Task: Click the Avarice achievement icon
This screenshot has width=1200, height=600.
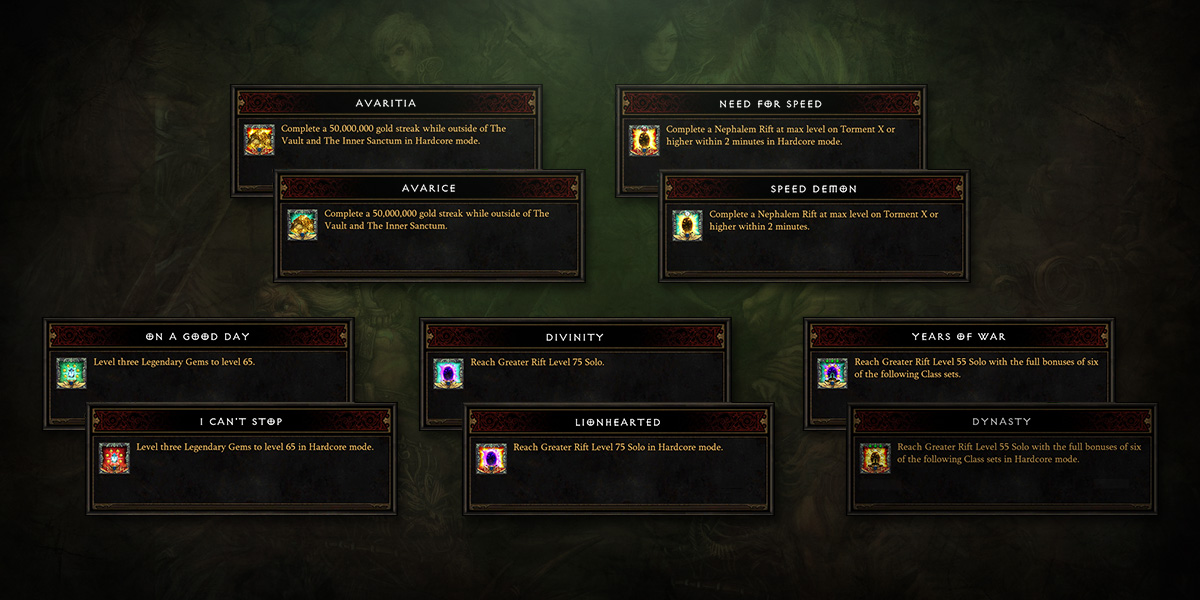Action: pos(303,225)
